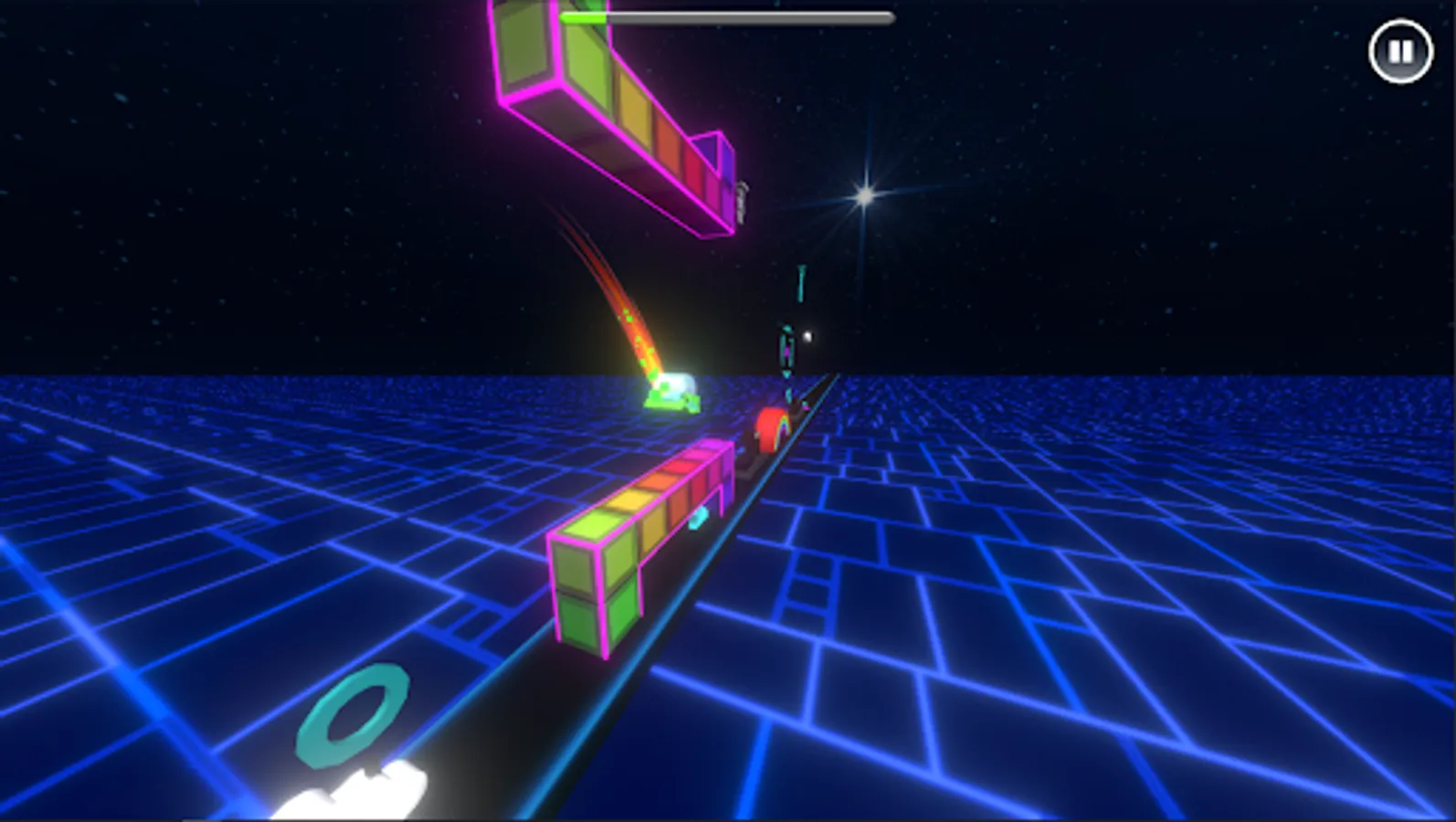Select the small white orb near the track
The height and width of the screenshot is (822, 1456).
[807, 335]
